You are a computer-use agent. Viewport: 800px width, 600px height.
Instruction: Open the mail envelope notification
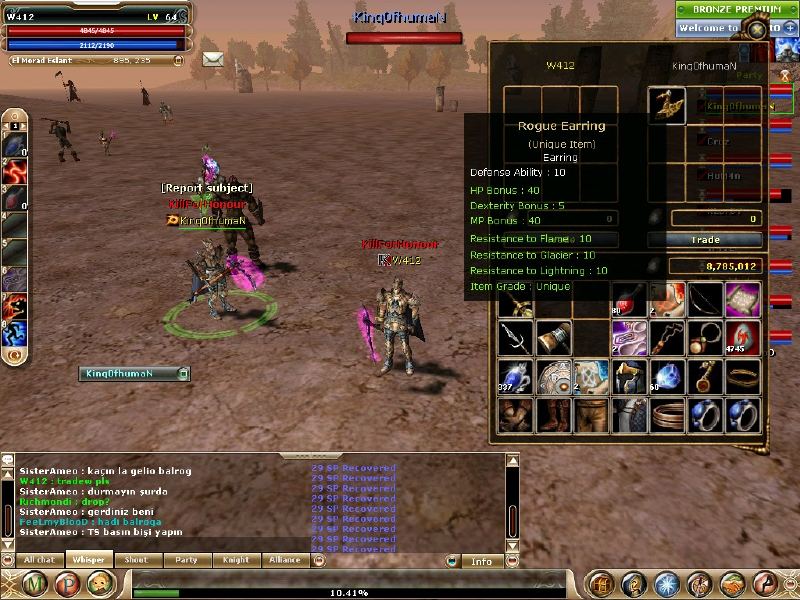pos(212,60)
